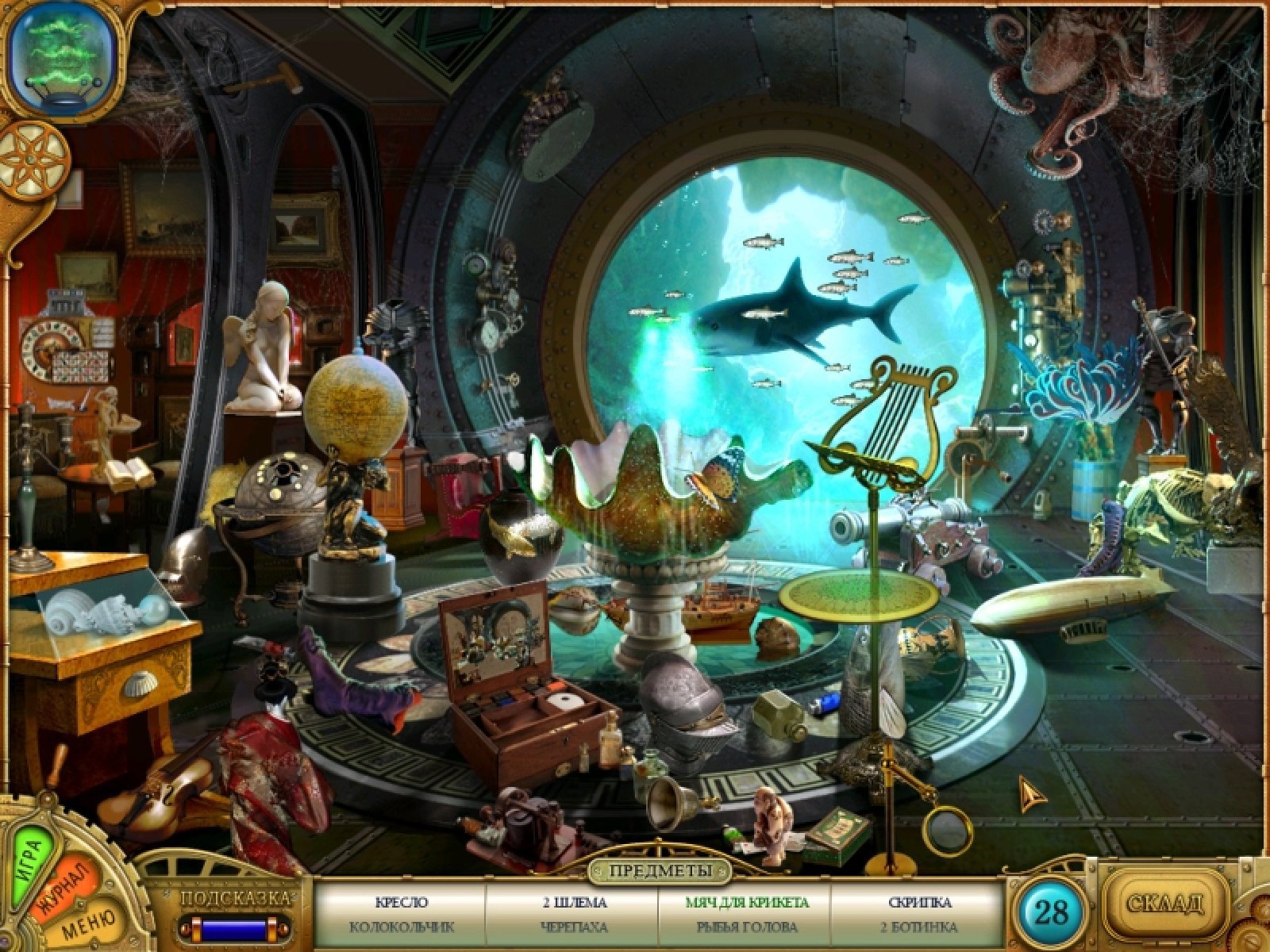Click the 2 БОТИНКА list entry
This screenshot has height=952, width=1270.
pyautogui.click(x=921, y=926)
